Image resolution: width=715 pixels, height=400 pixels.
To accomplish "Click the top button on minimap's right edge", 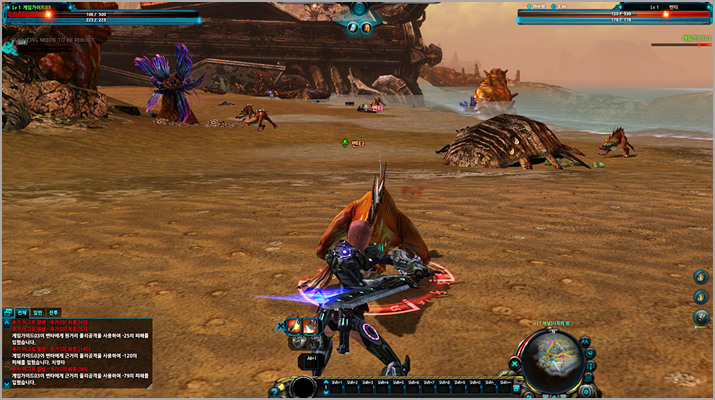I will click(586, 343).
